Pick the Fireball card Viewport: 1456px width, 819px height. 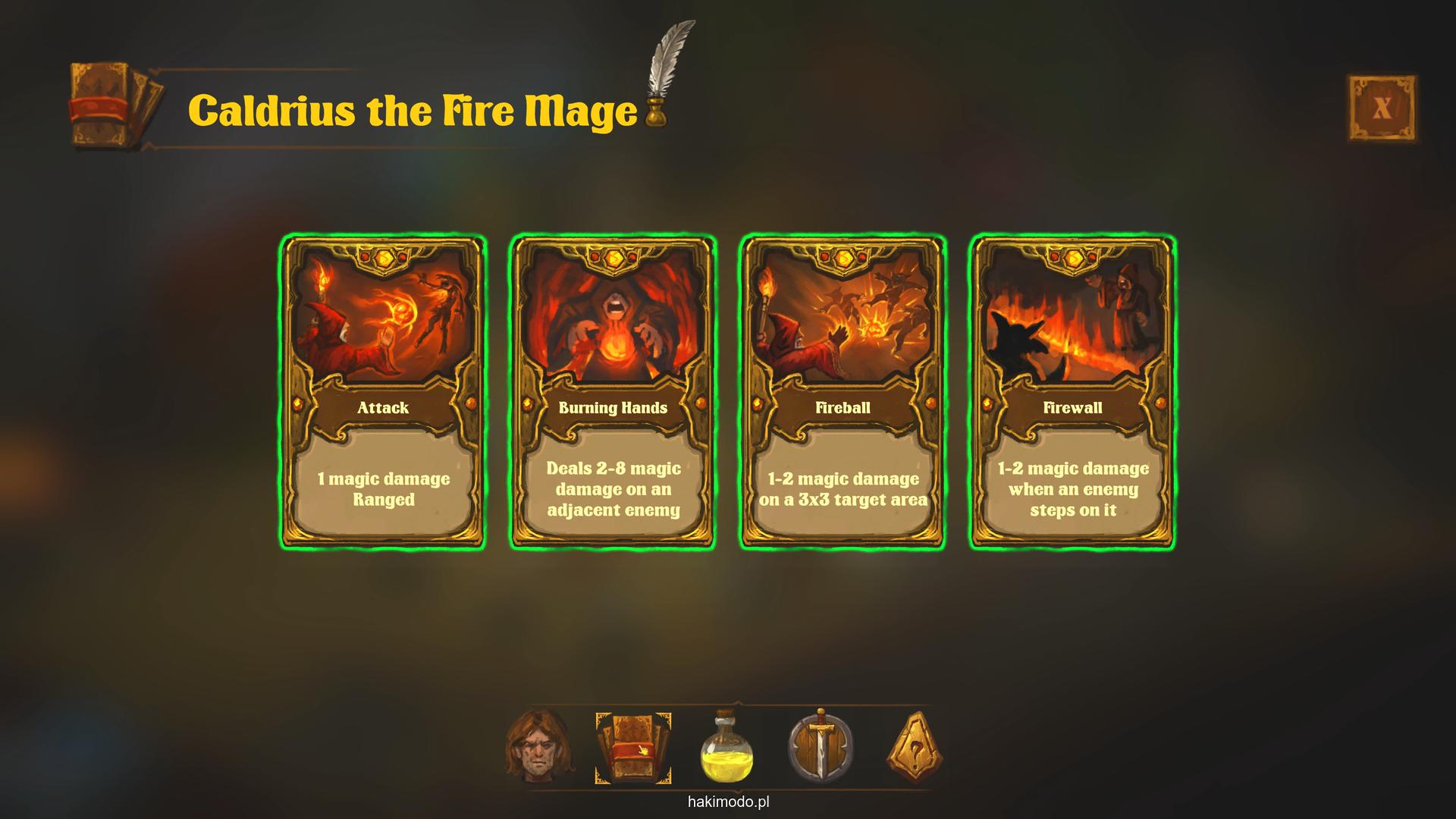pos(843,392)
